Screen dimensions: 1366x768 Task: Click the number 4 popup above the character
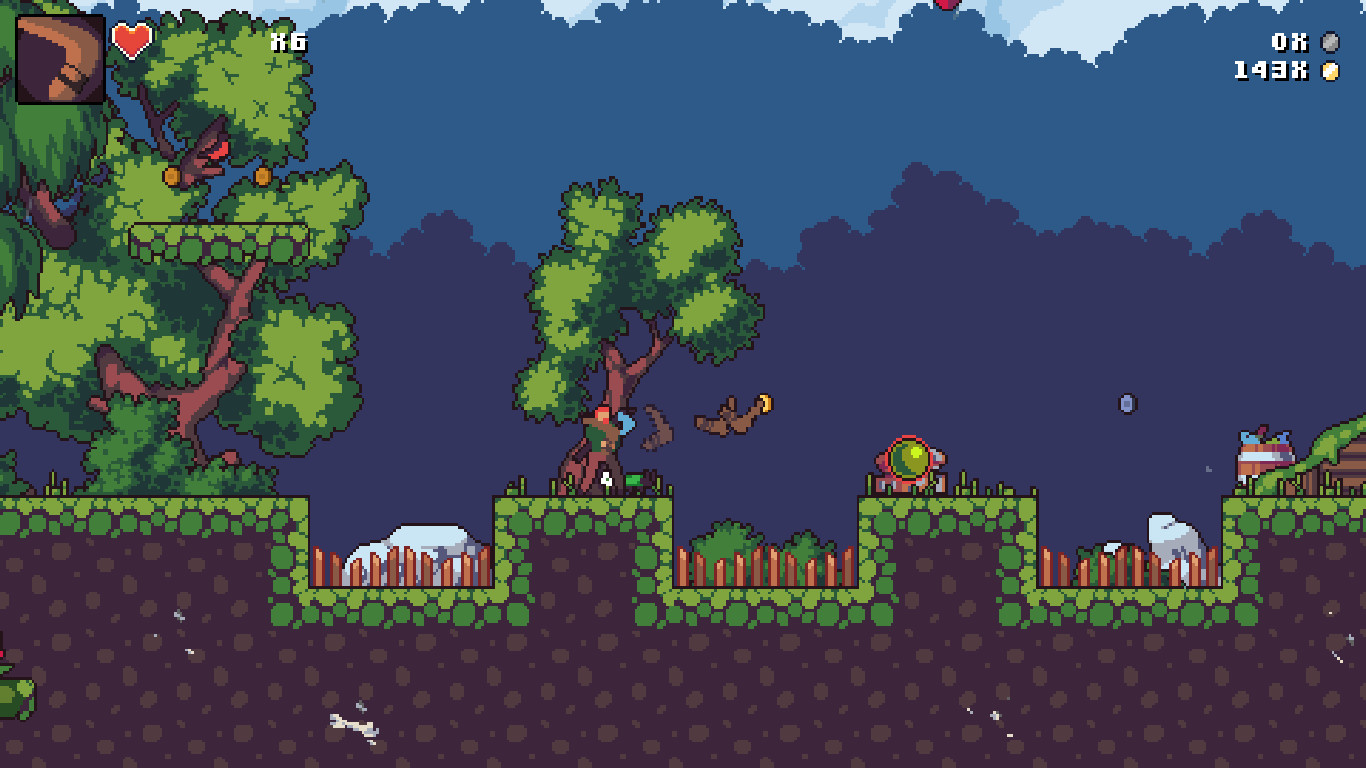point(604,479)
